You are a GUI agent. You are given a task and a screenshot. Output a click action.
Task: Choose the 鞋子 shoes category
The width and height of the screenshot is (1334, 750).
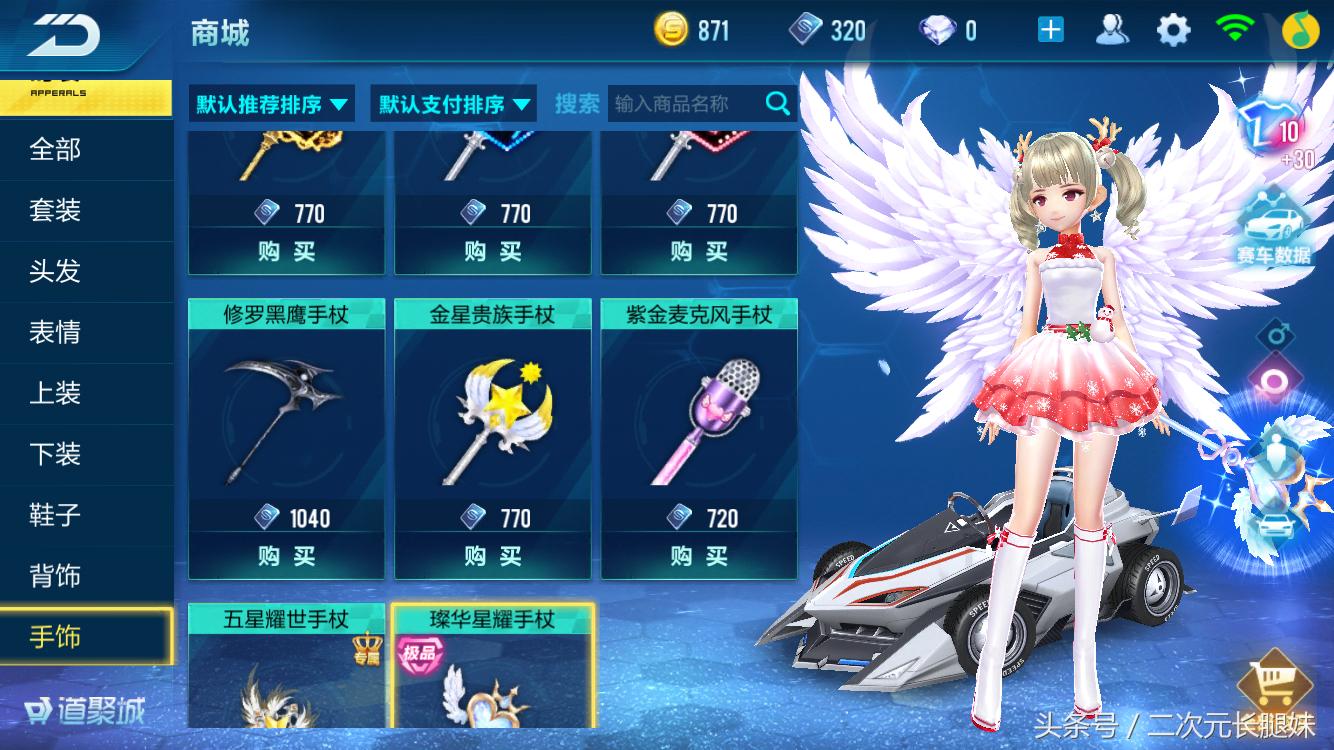[56, 516]
